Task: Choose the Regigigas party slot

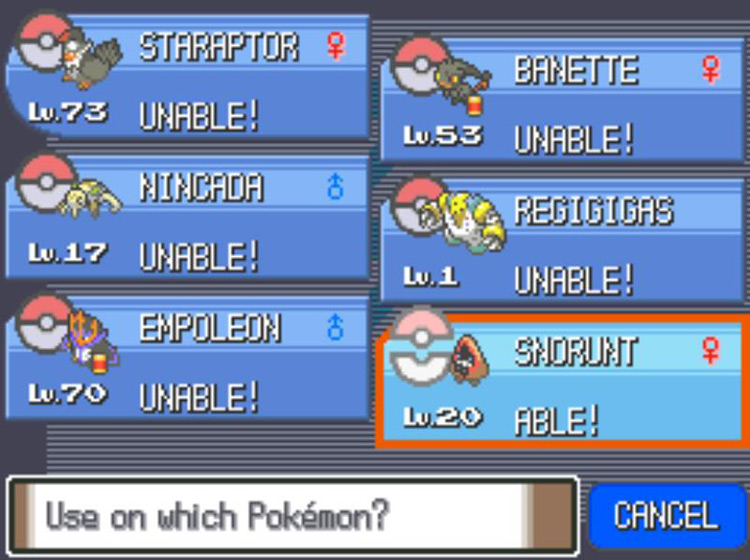Action: (563, 245)
